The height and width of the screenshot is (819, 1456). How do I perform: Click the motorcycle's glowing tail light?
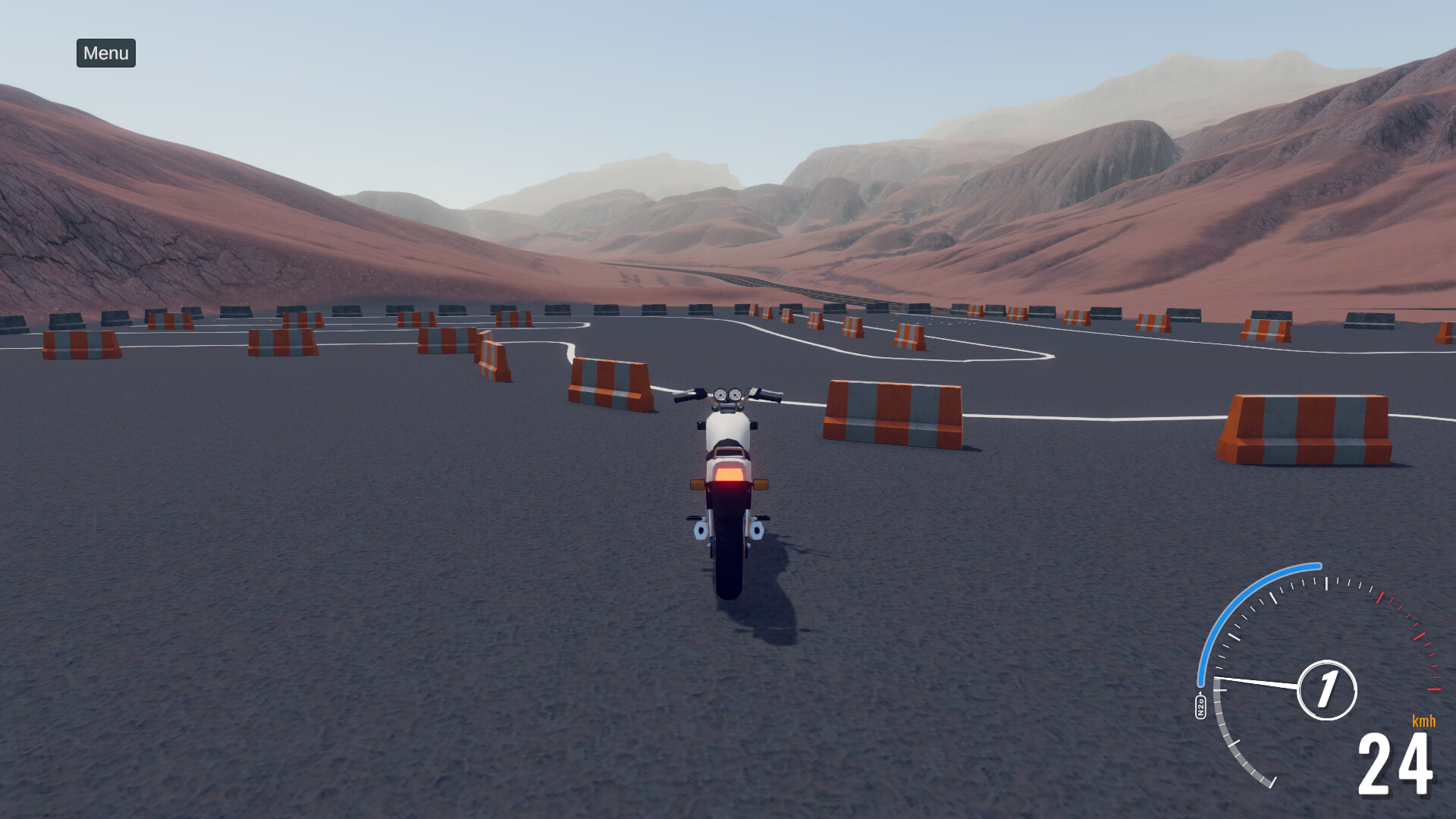pyautogui.click(x=730, y=475)
